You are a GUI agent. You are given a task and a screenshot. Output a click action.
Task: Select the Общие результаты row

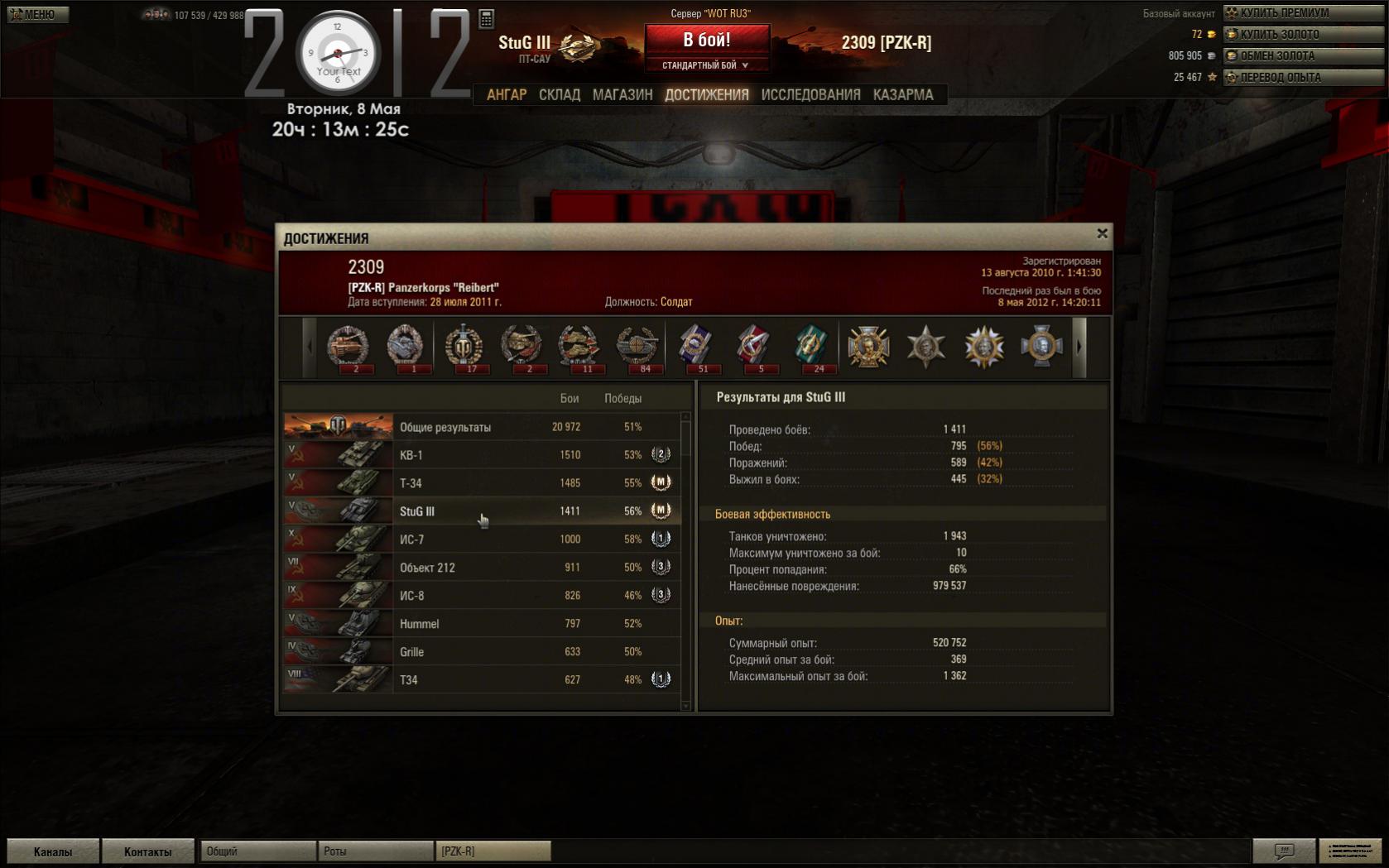point(482,427)
